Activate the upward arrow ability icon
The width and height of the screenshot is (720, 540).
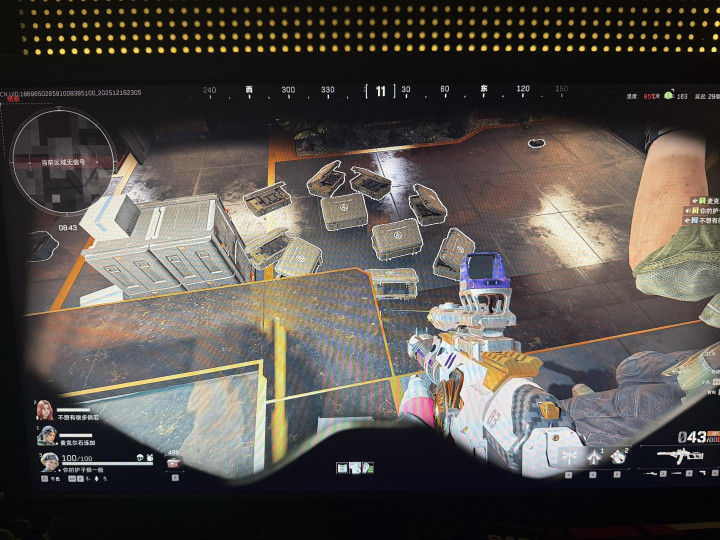click(595, 456)
